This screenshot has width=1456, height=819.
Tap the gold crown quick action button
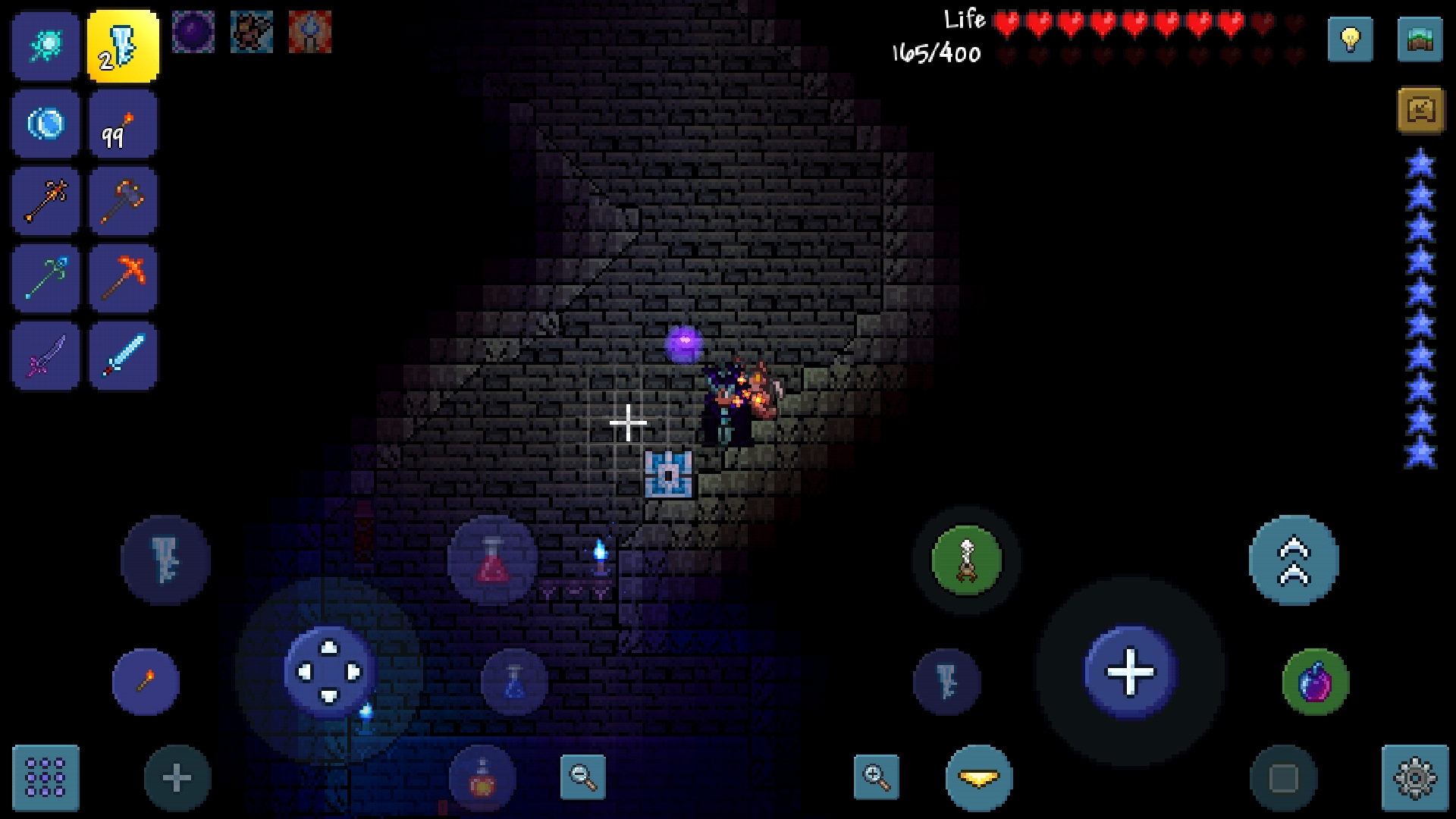coord(978,778)
